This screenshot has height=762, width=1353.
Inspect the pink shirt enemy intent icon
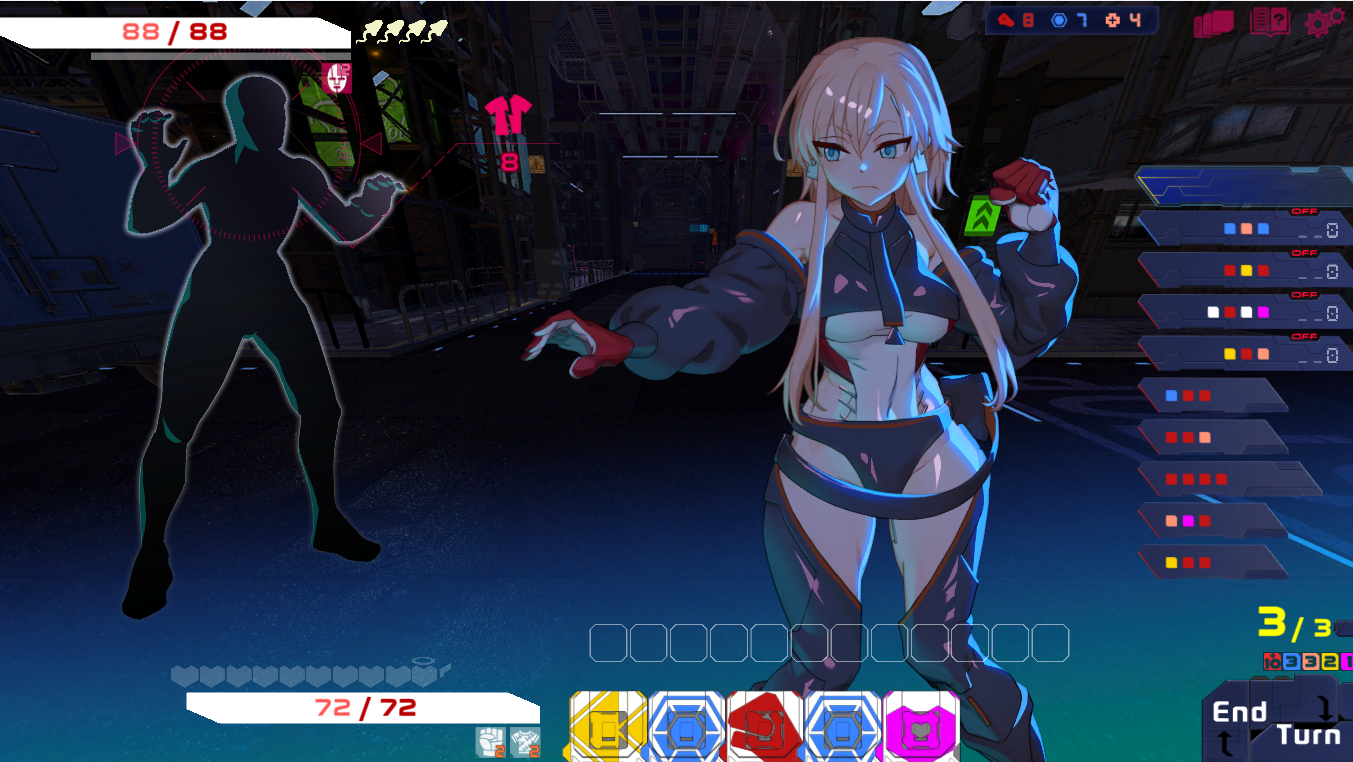point(510,117)
